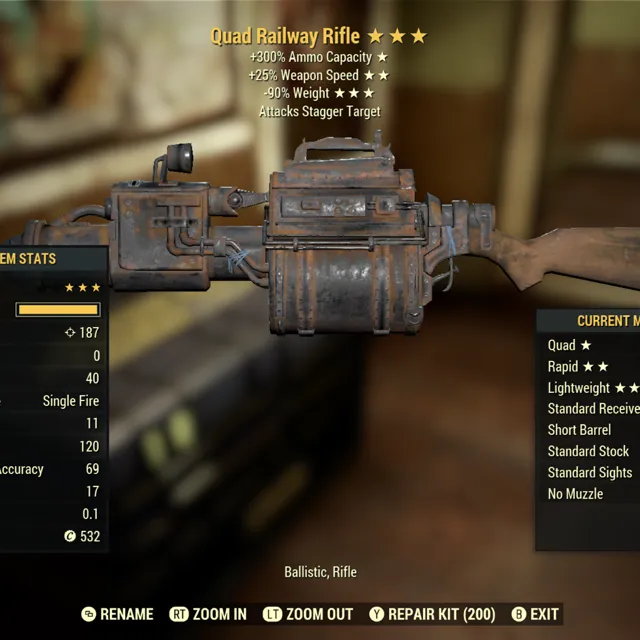This screenshot has width=640, height=640.
Task: Select the Short Barrel mod row
Action: click(x=579, y=430)
